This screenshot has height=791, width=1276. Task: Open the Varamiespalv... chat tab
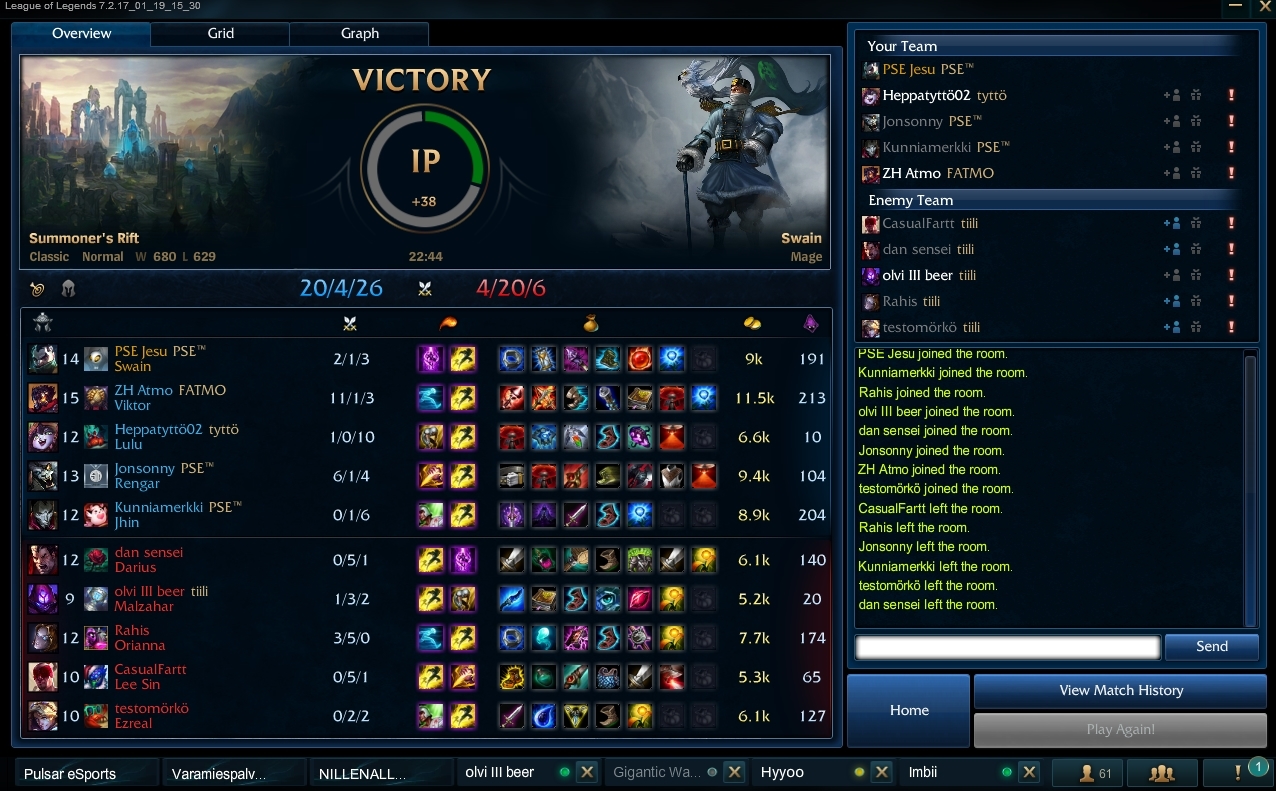pos(232,773)
